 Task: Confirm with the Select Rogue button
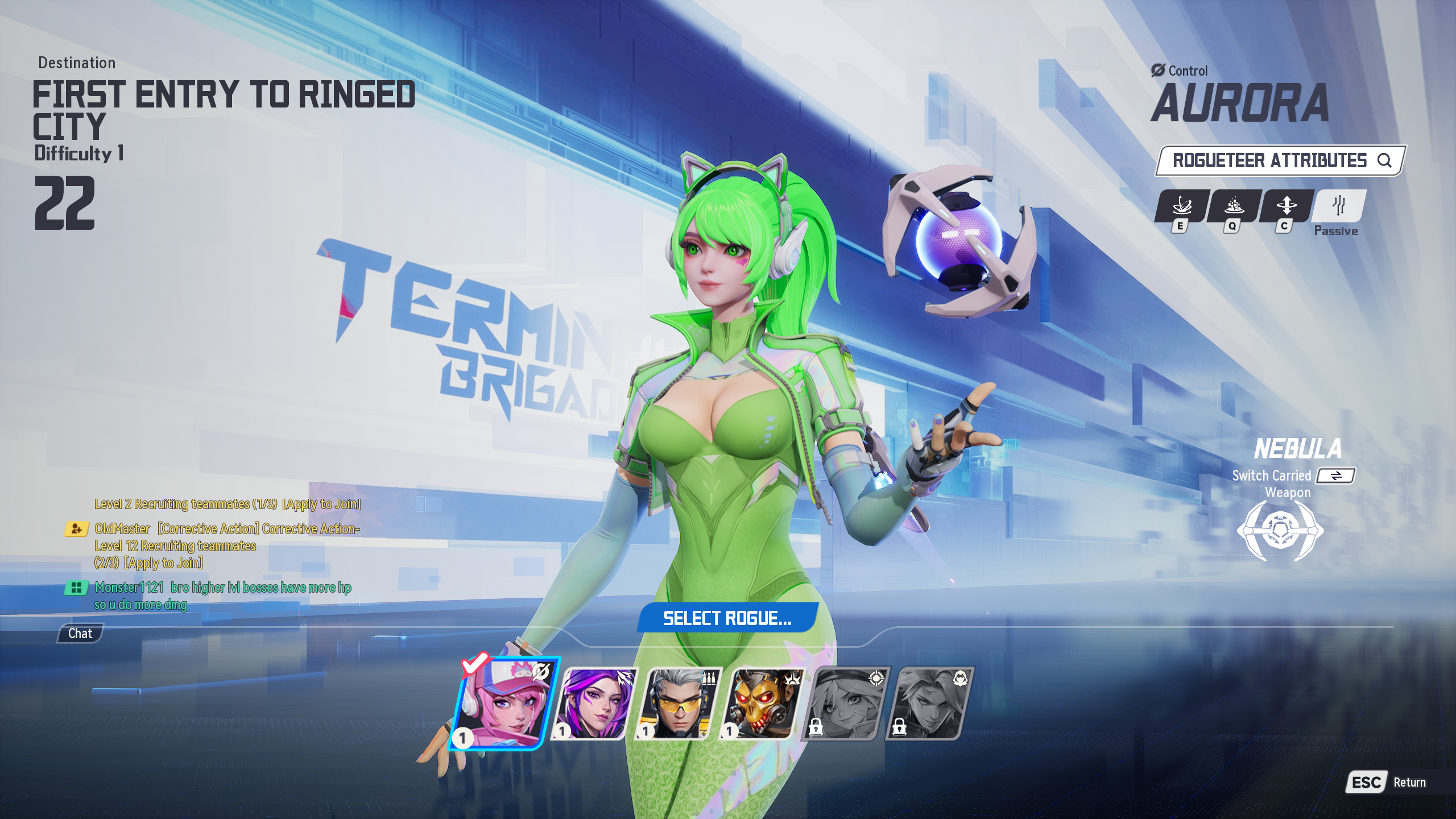(x=727, y=618)
